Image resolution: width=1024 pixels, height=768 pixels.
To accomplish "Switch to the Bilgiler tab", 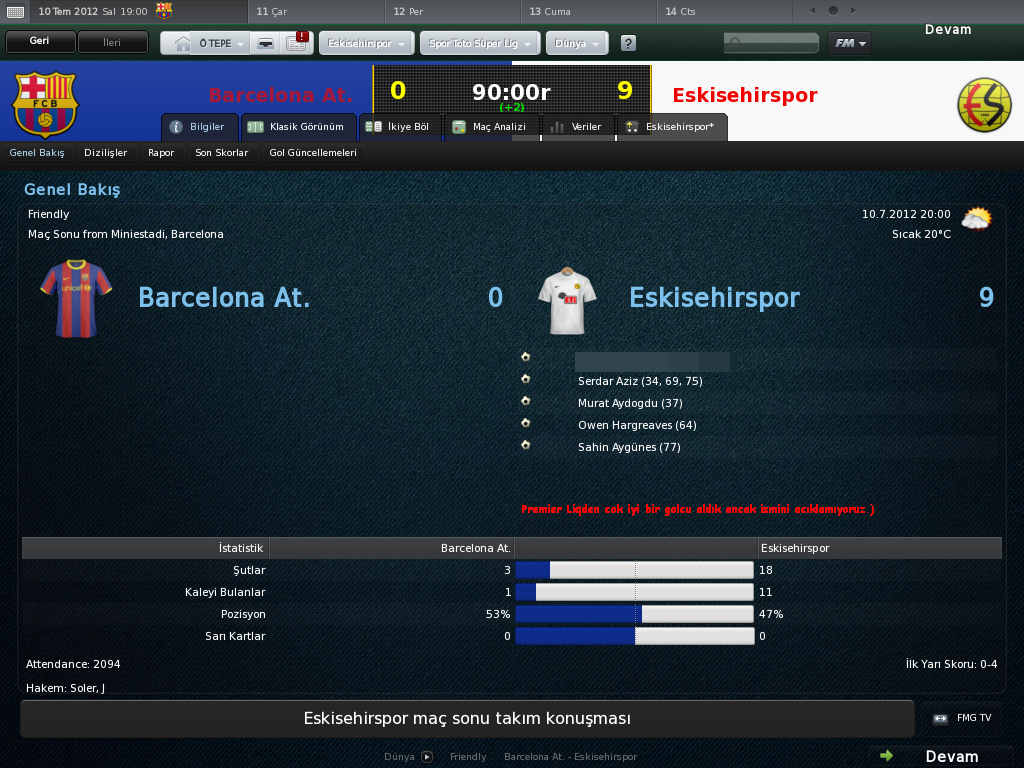I will click(x=199, y=127).
